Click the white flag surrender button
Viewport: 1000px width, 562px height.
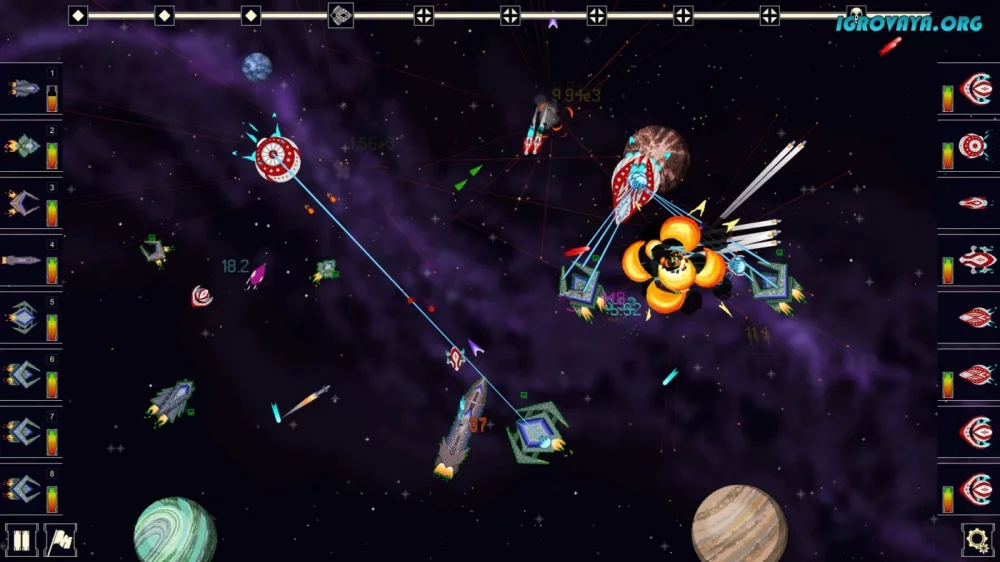61,540
